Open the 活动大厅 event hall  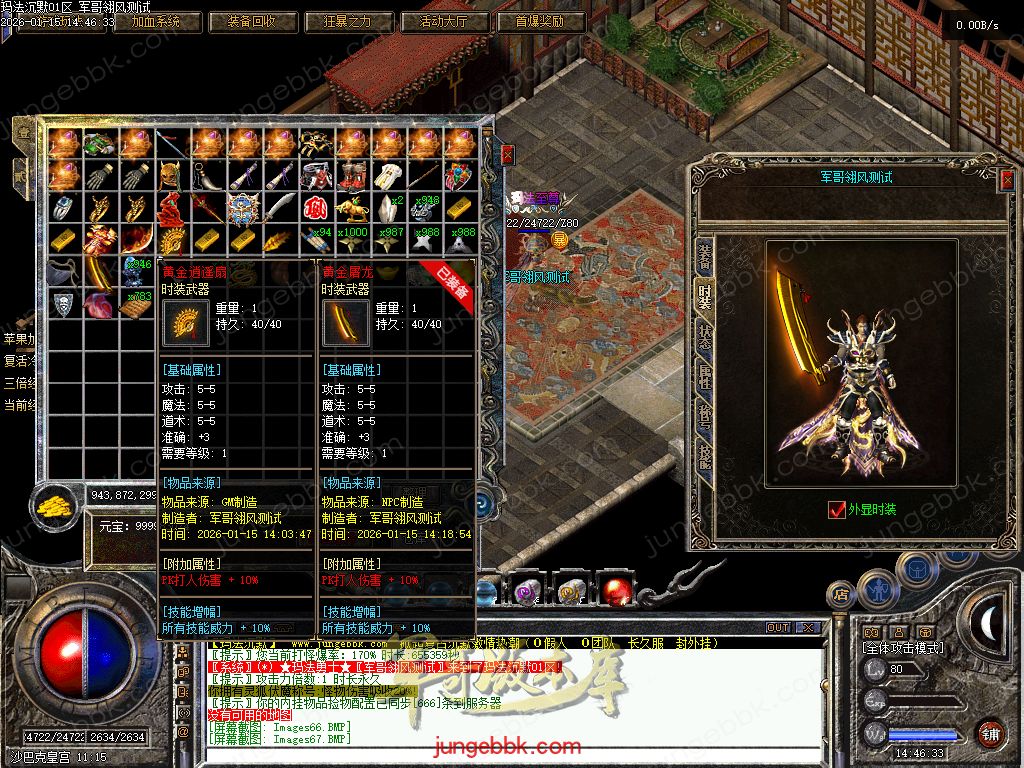pyautogui.click(x=445, y=21)
